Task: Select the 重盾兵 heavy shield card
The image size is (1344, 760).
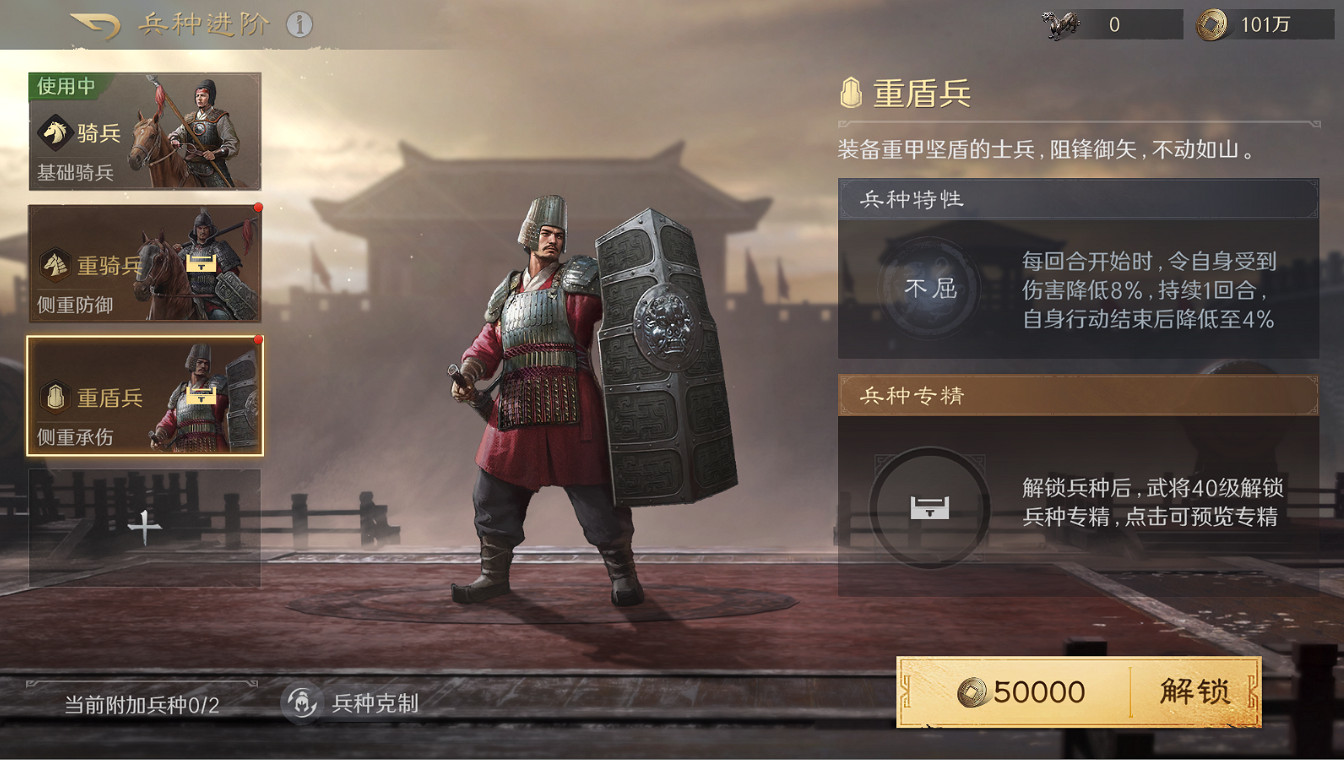Action: tap(144, 397)
